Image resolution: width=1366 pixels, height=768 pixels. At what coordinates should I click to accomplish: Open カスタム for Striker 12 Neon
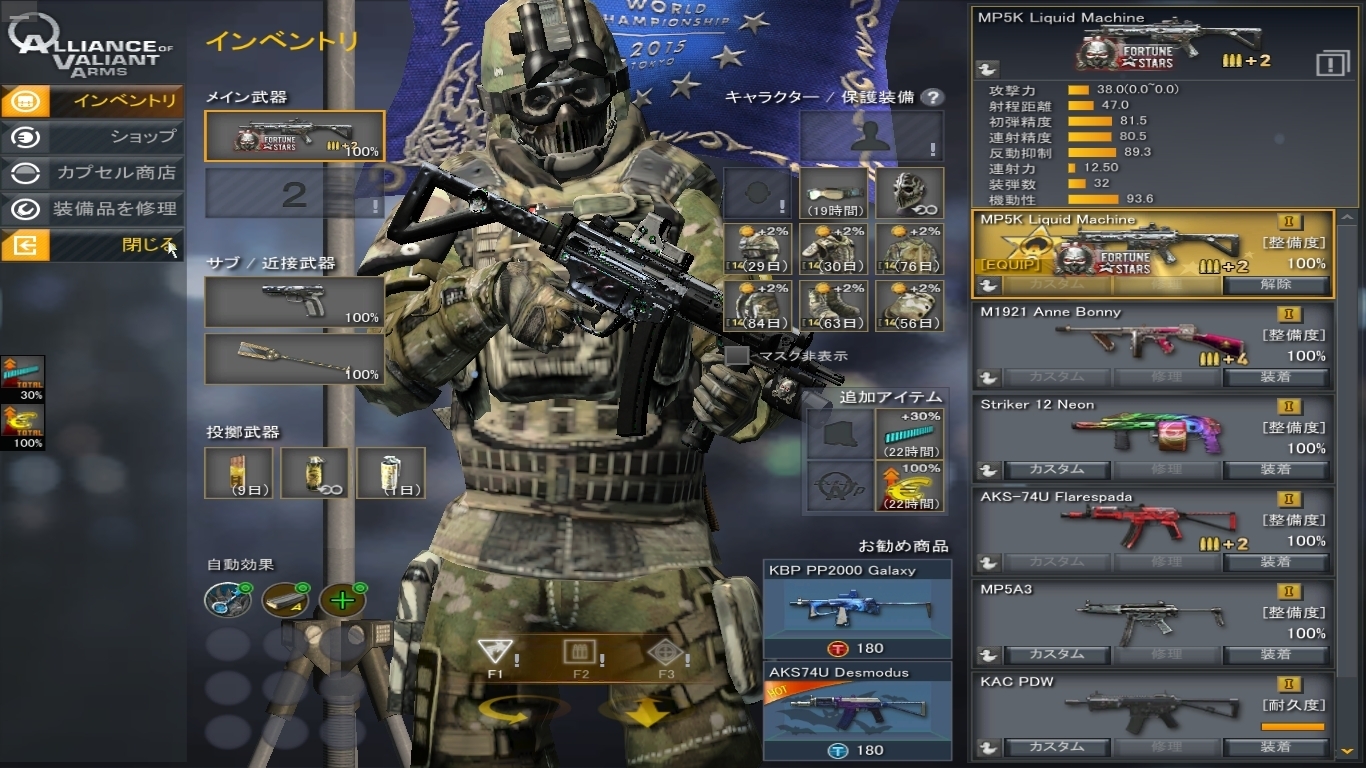point(1056,469)
